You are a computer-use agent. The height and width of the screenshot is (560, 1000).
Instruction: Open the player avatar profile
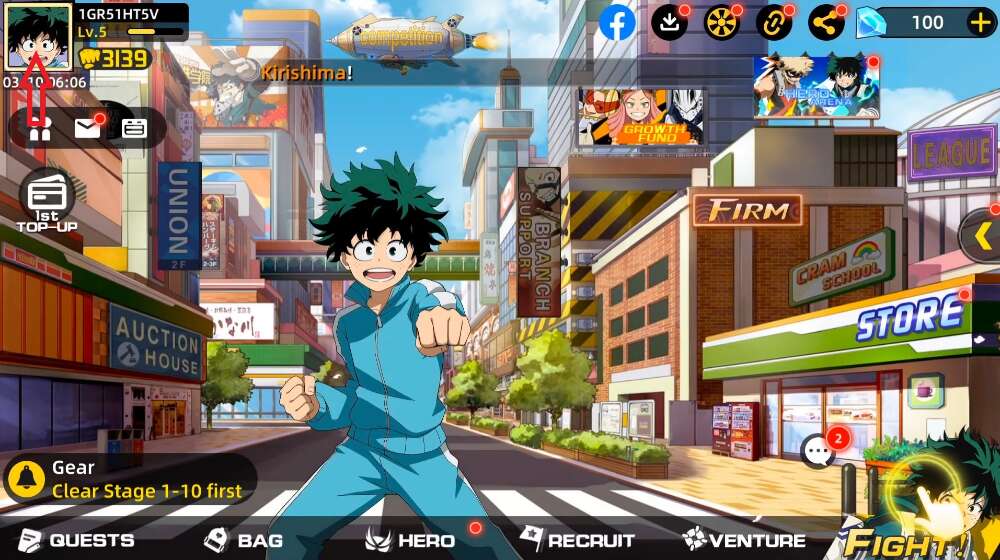(x=38, y=36)
